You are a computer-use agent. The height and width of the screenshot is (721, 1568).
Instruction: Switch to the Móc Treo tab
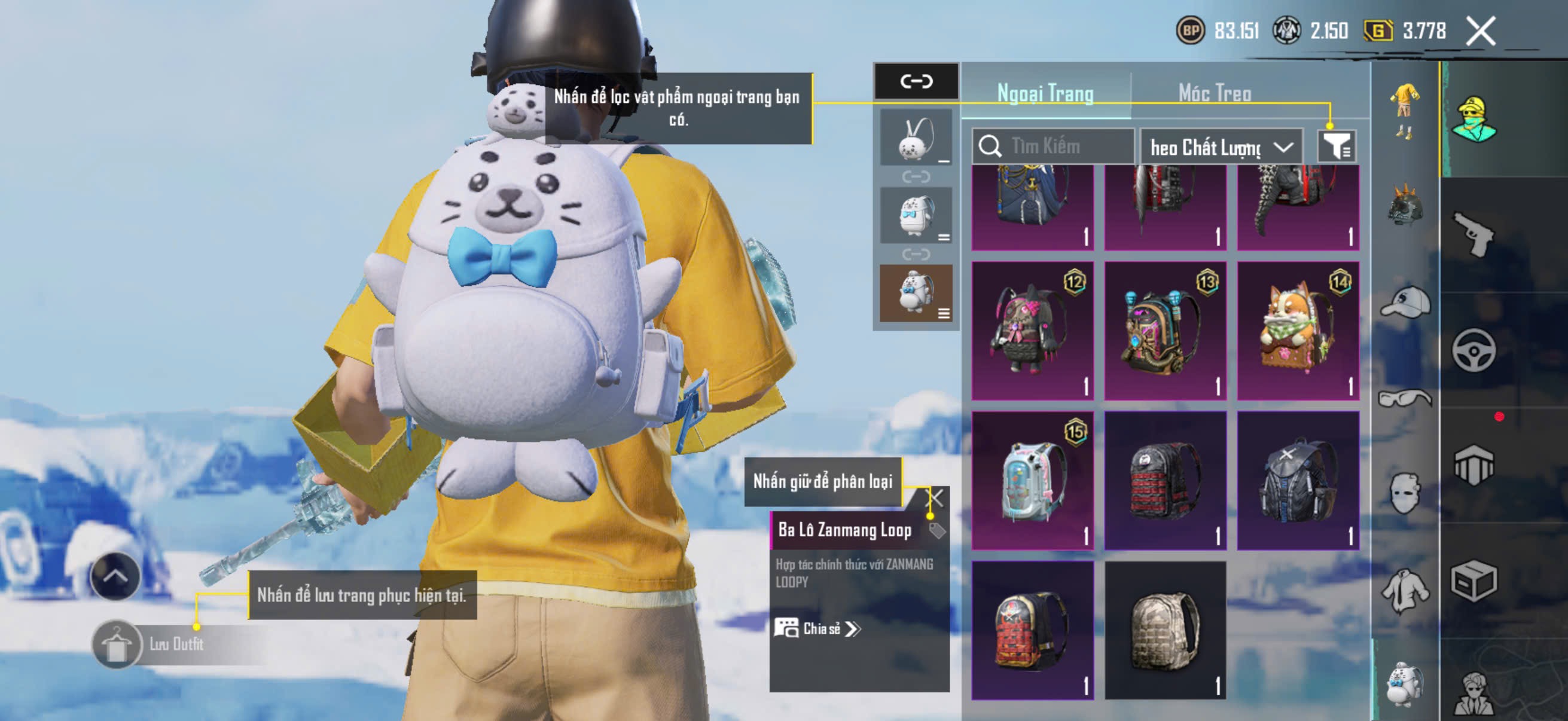pos(1215,93)
